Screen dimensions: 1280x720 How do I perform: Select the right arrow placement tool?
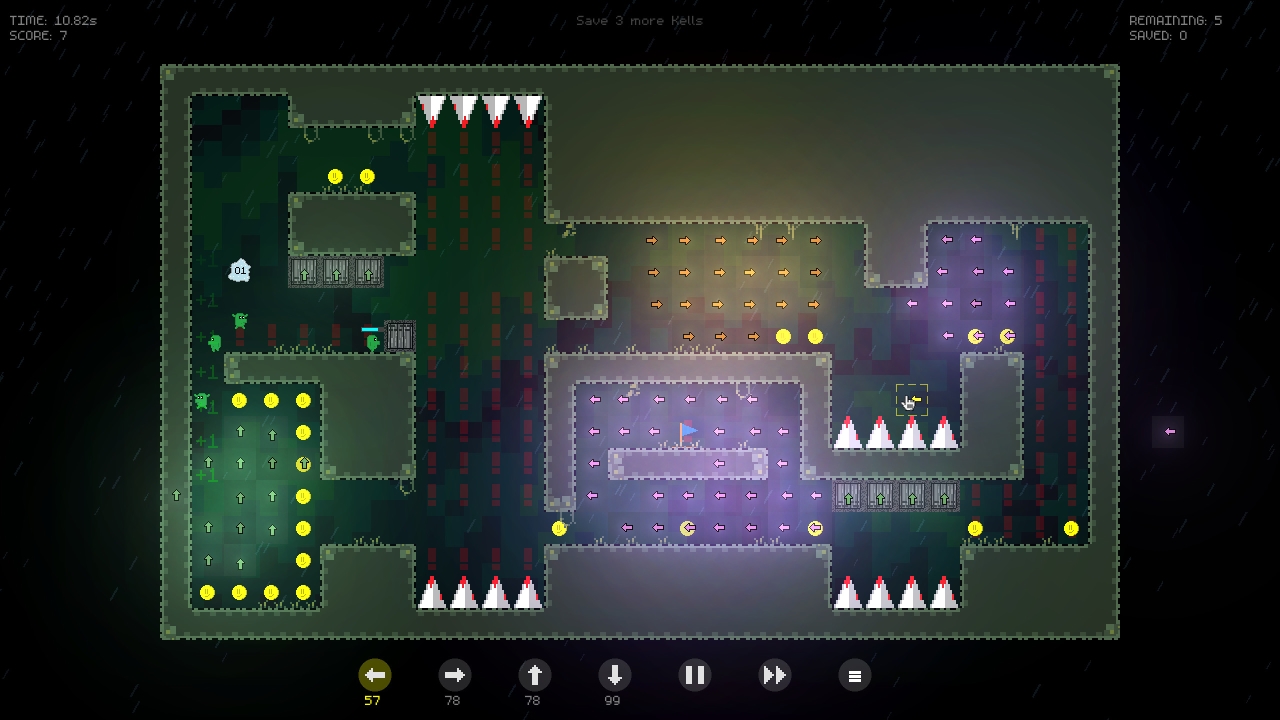[455, 675]
